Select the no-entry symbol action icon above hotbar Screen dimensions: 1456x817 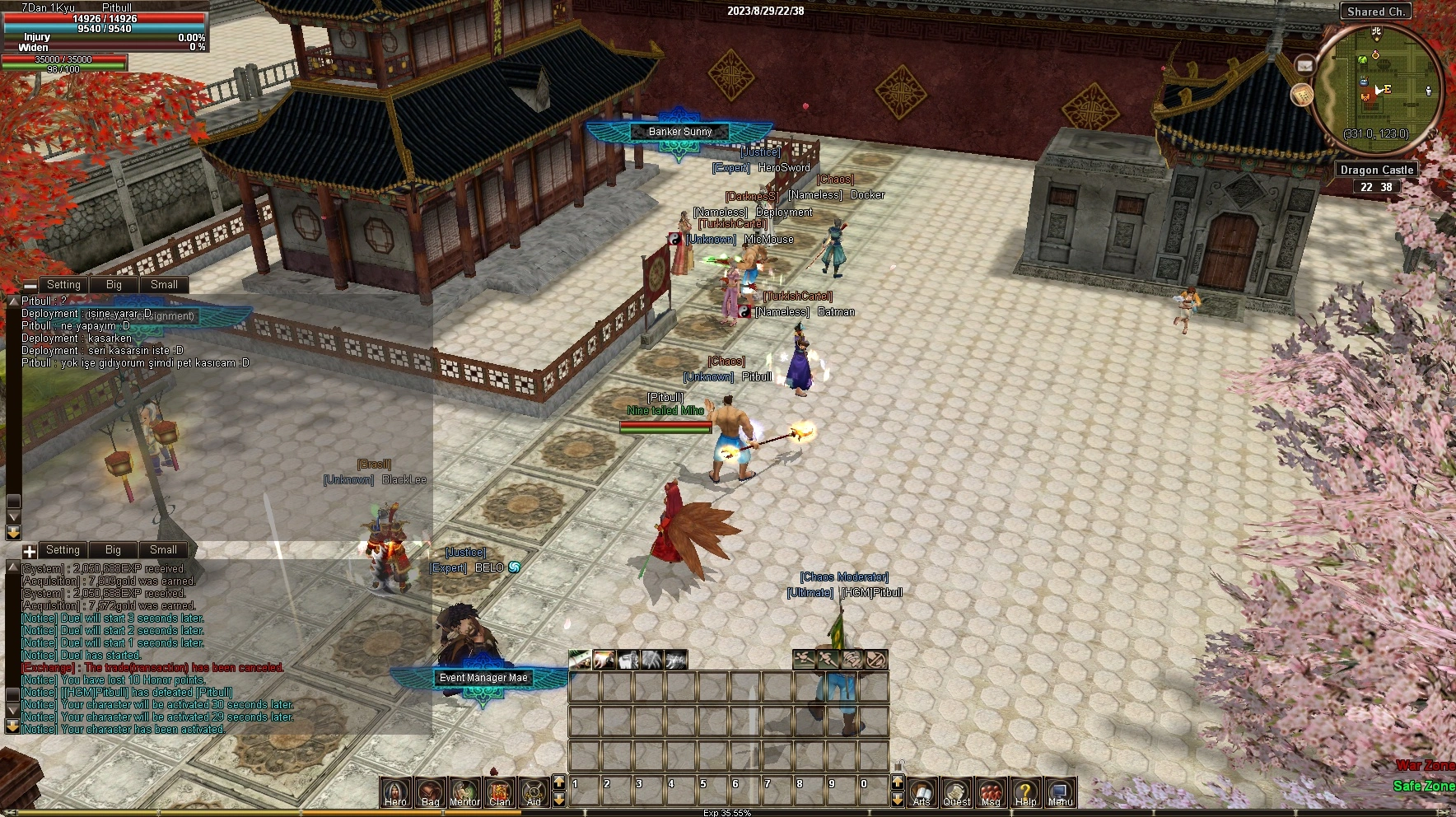pyautogui.click(x=876, y=659)
